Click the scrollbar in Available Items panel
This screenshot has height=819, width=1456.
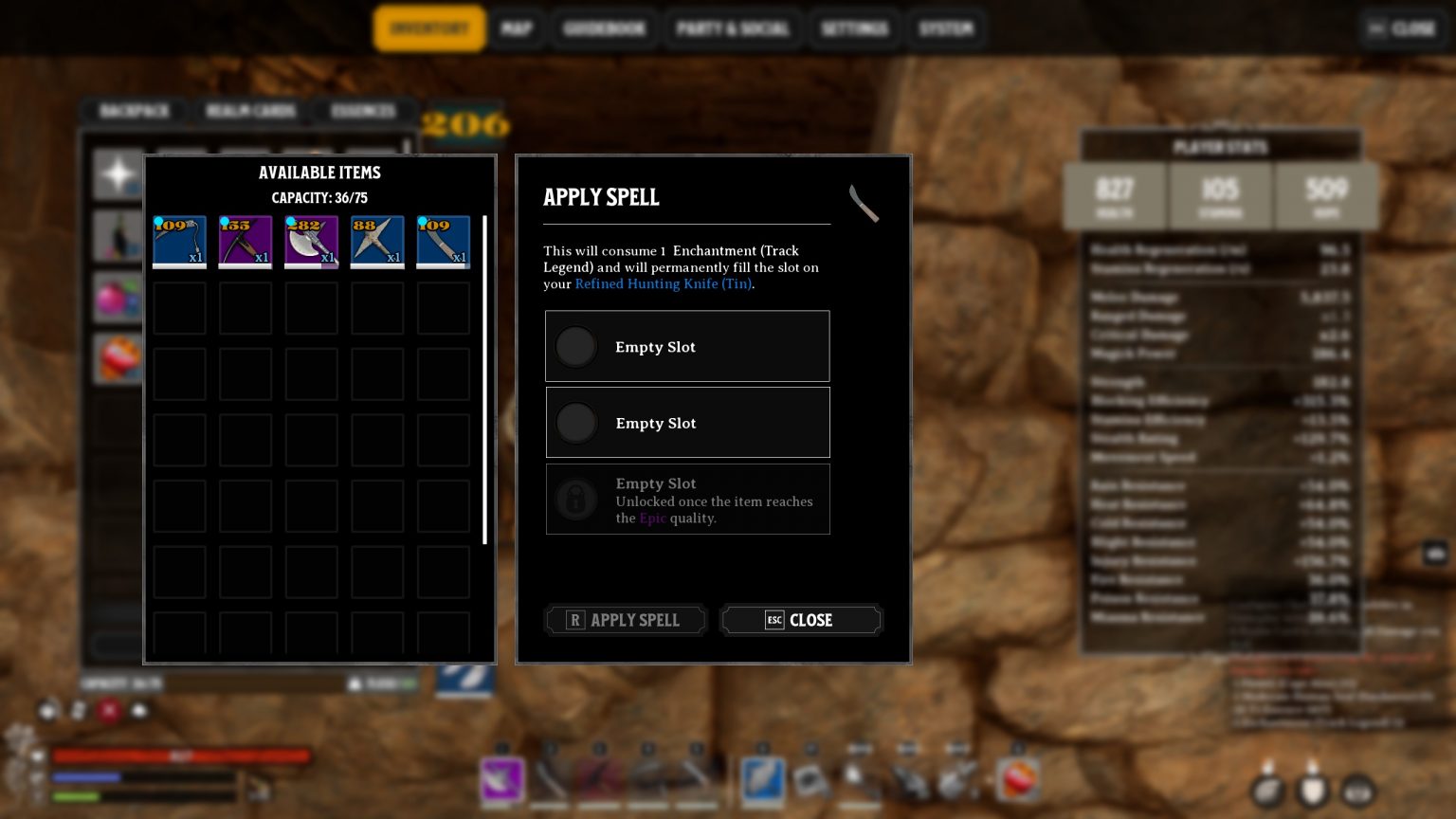484,379
